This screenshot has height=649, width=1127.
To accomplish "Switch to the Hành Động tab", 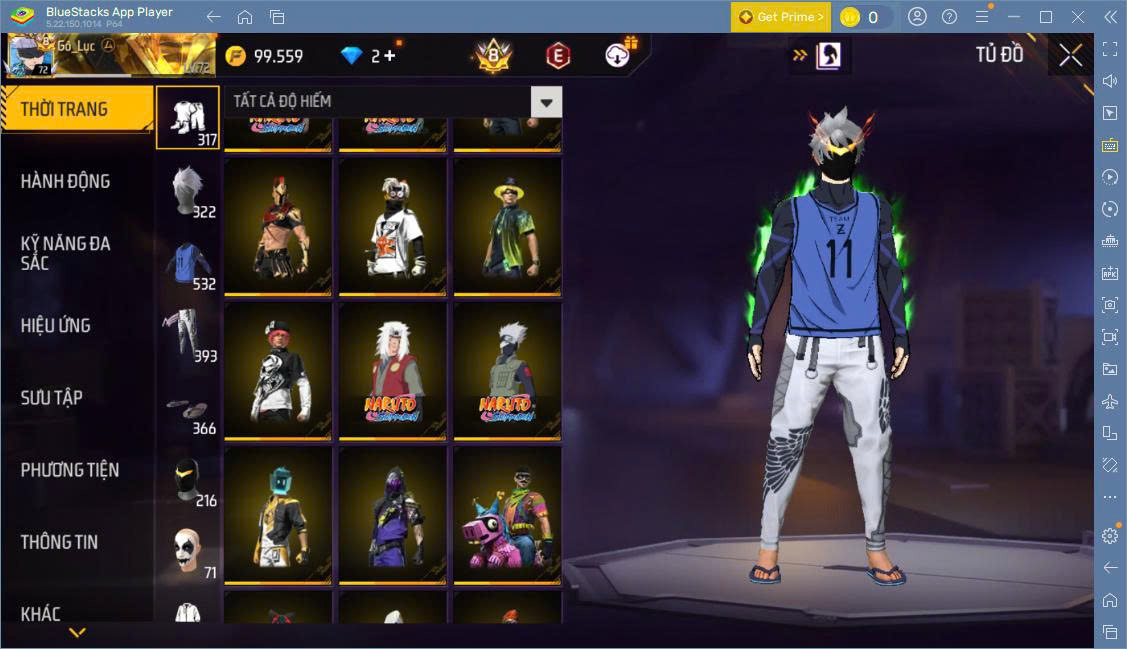I will point(66,181).
